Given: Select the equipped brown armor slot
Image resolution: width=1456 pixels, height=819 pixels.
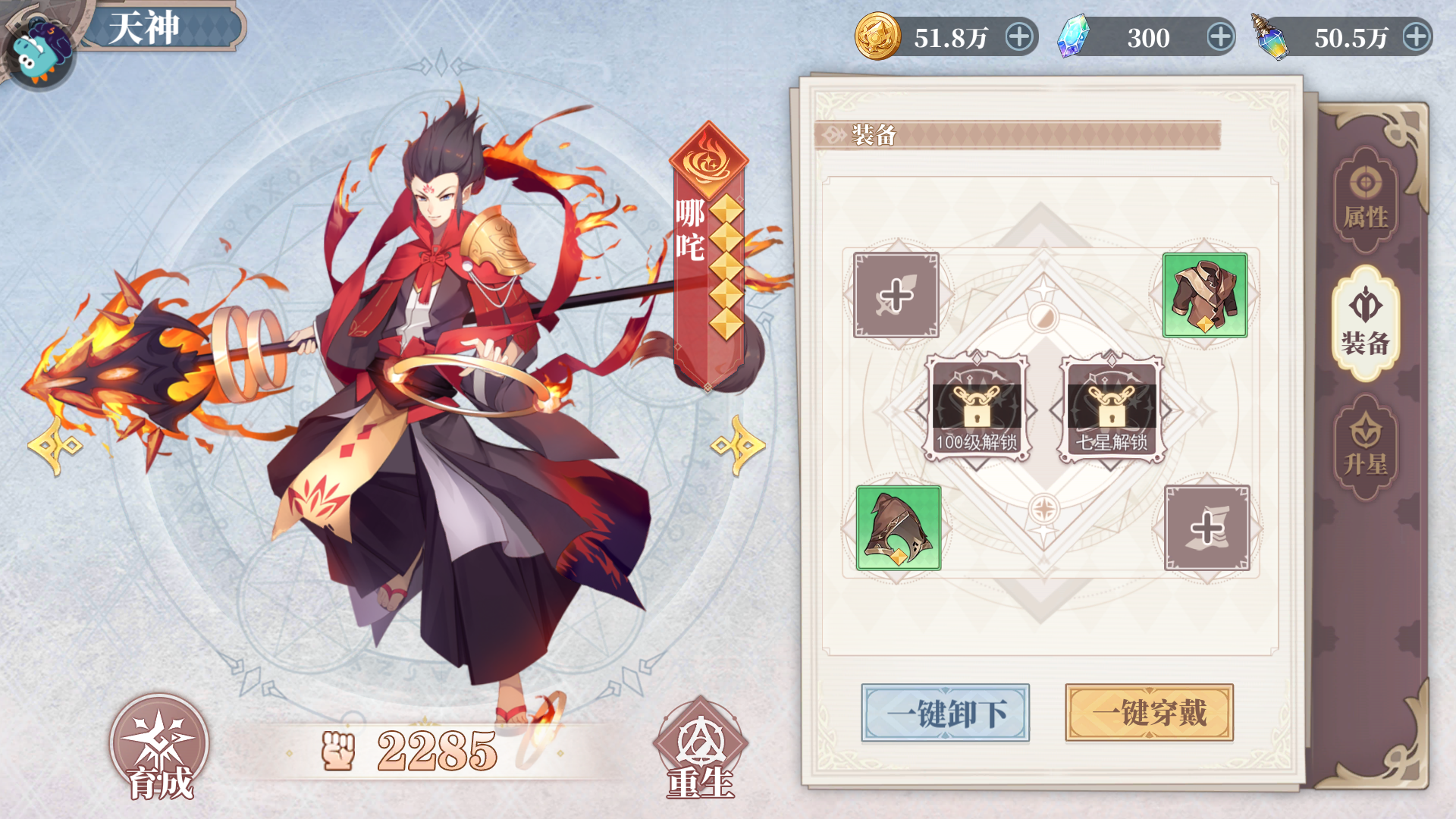Looking at the screenshot, I should (1205, 295).
